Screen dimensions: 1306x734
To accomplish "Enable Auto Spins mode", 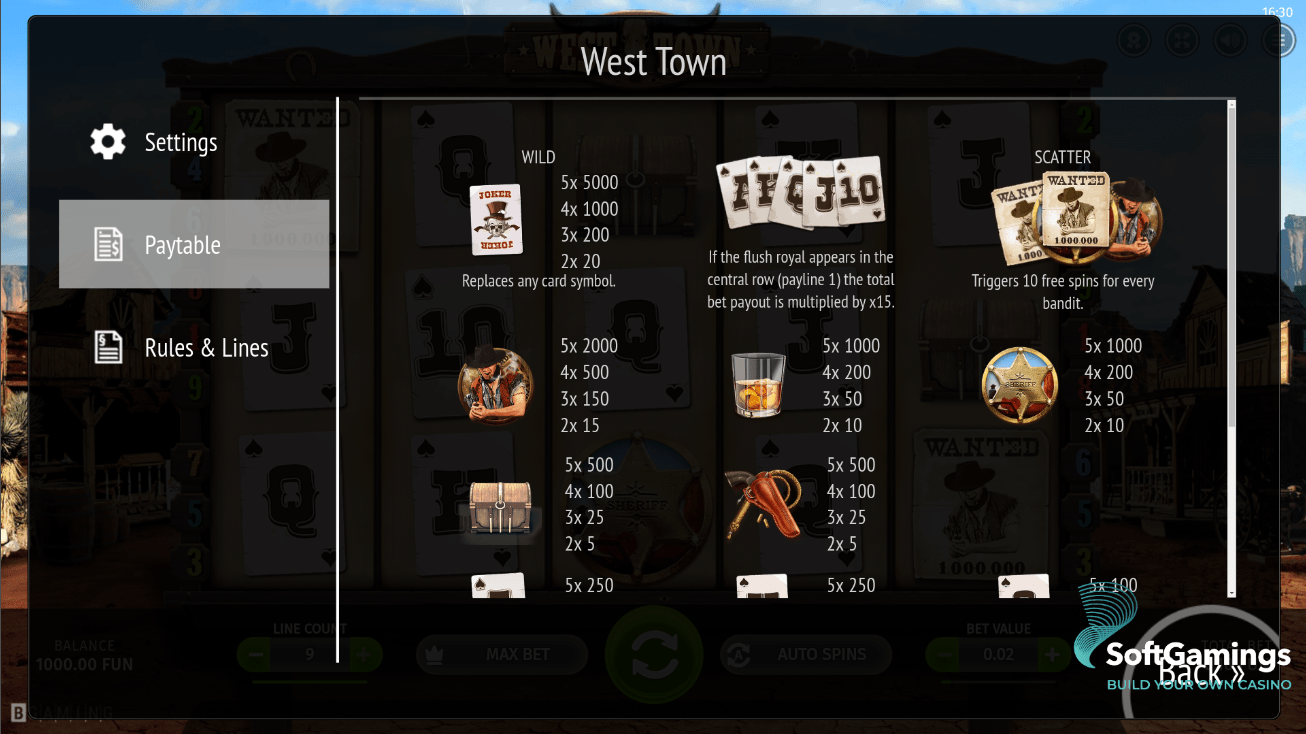I will point(805,655).
